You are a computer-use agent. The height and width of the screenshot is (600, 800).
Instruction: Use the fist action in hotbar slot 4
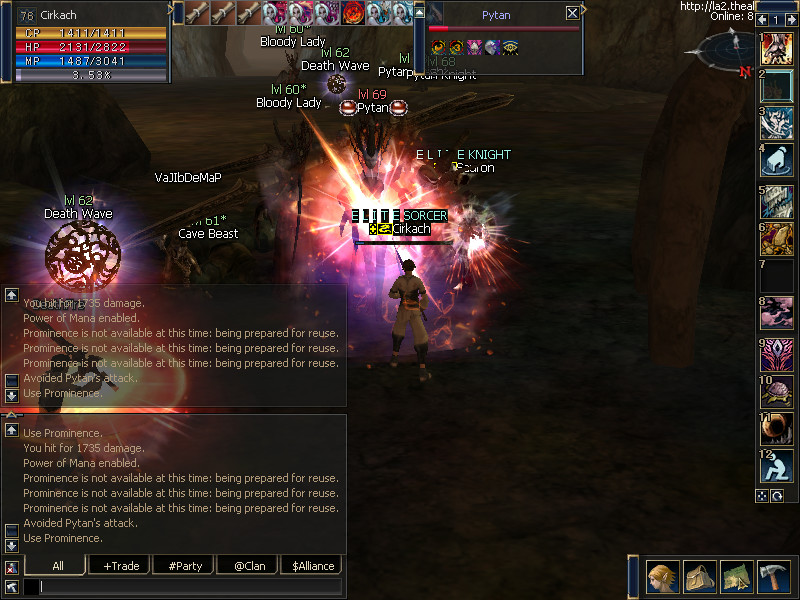click(x=778, y=160)
